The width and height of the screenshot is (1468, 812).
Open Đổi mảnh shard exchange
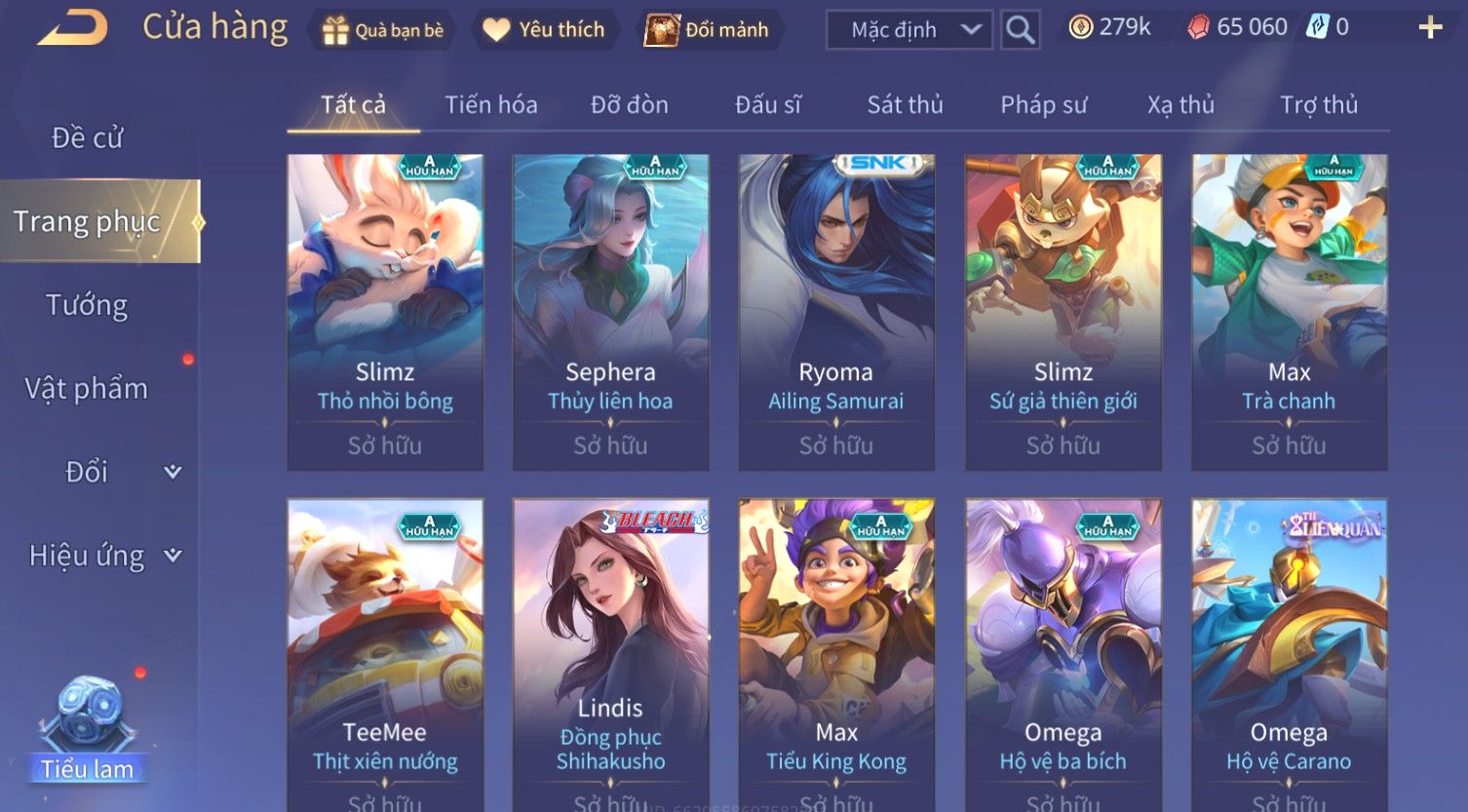(707, 30)
